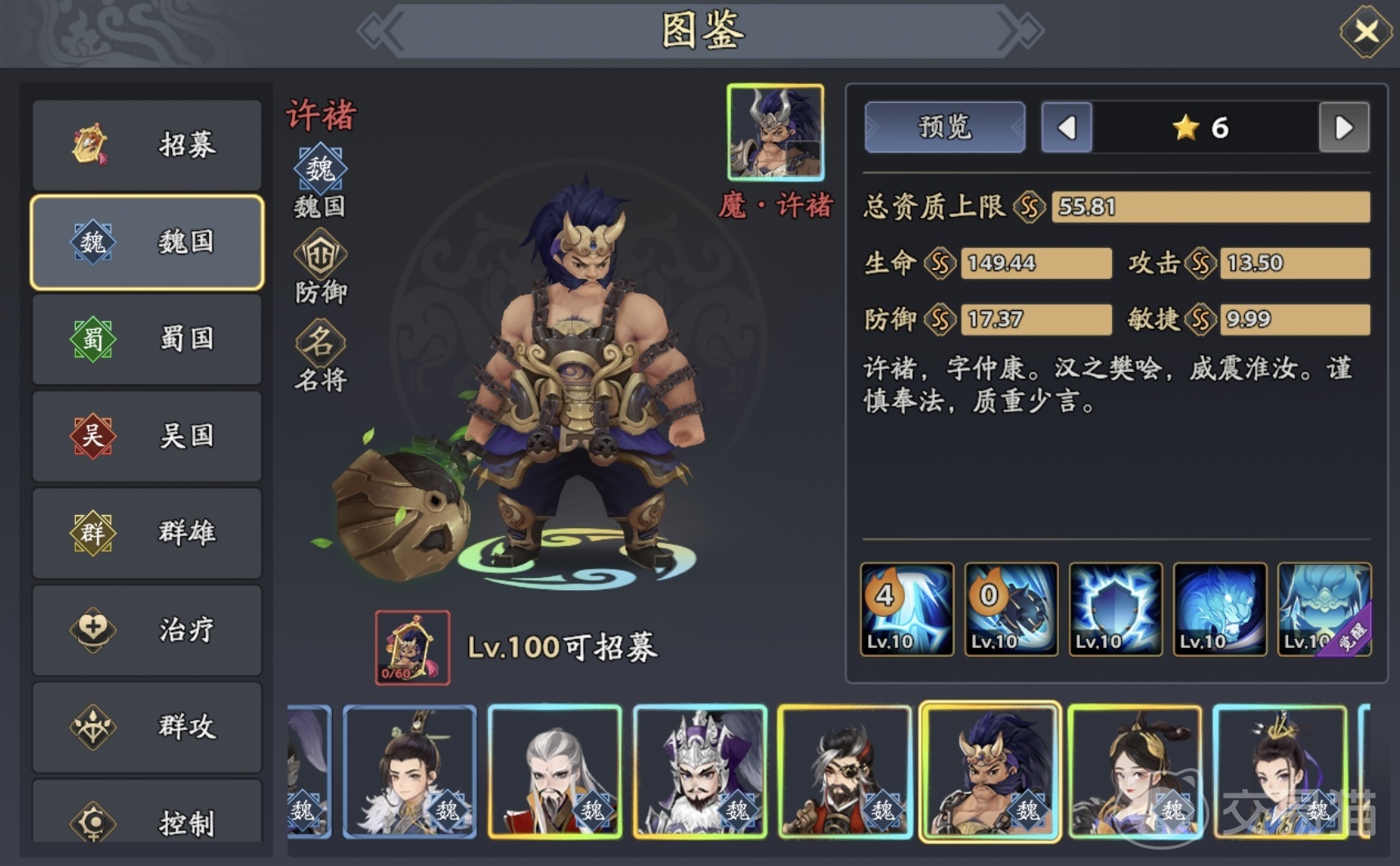The image size is (1400, 866).
Task: Select the 治疗 category in the sidebar
Action: pos(147,629)
